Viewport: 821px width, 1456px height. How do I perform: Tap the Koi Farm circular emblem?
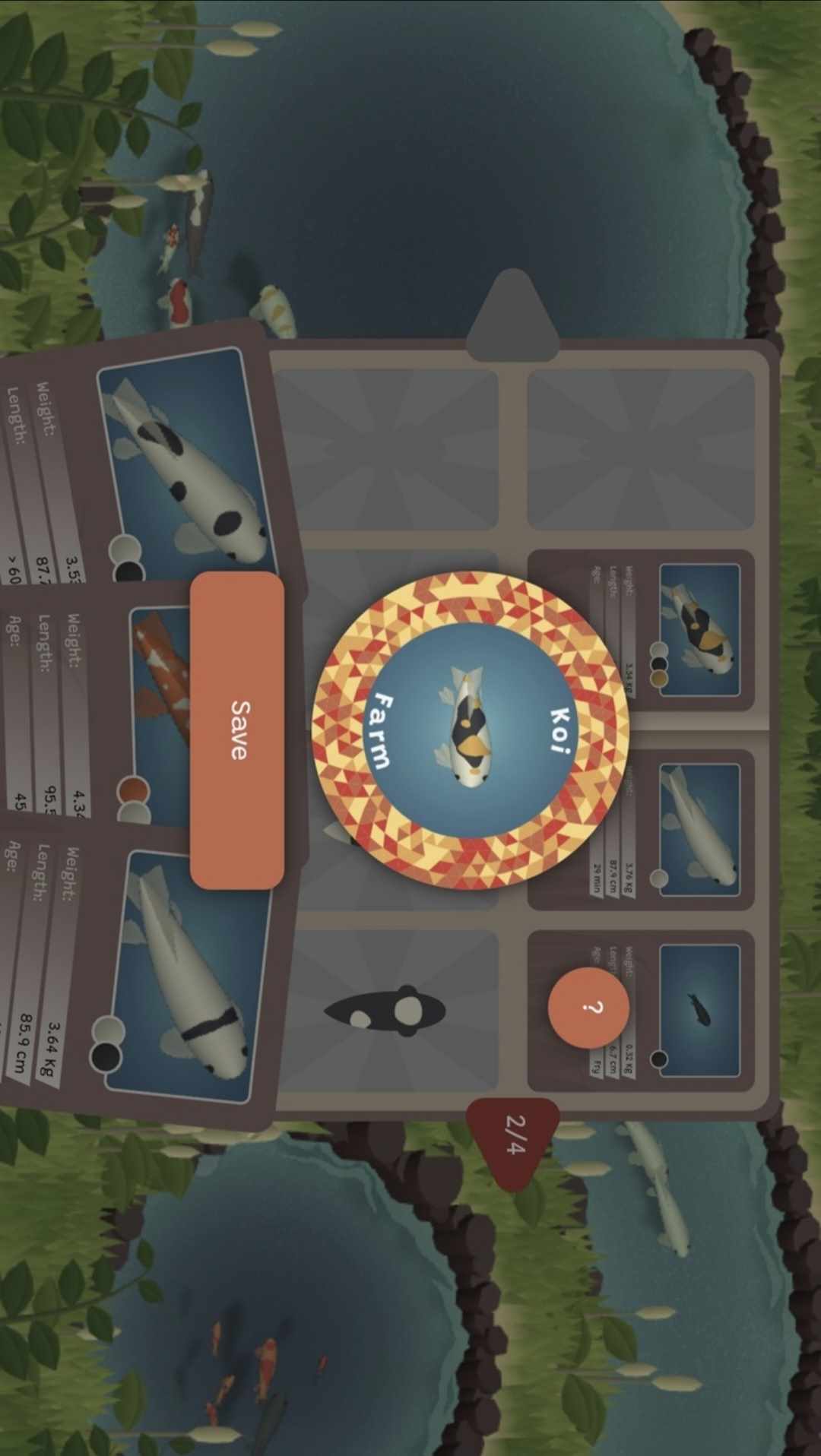(x=471, y=730)
